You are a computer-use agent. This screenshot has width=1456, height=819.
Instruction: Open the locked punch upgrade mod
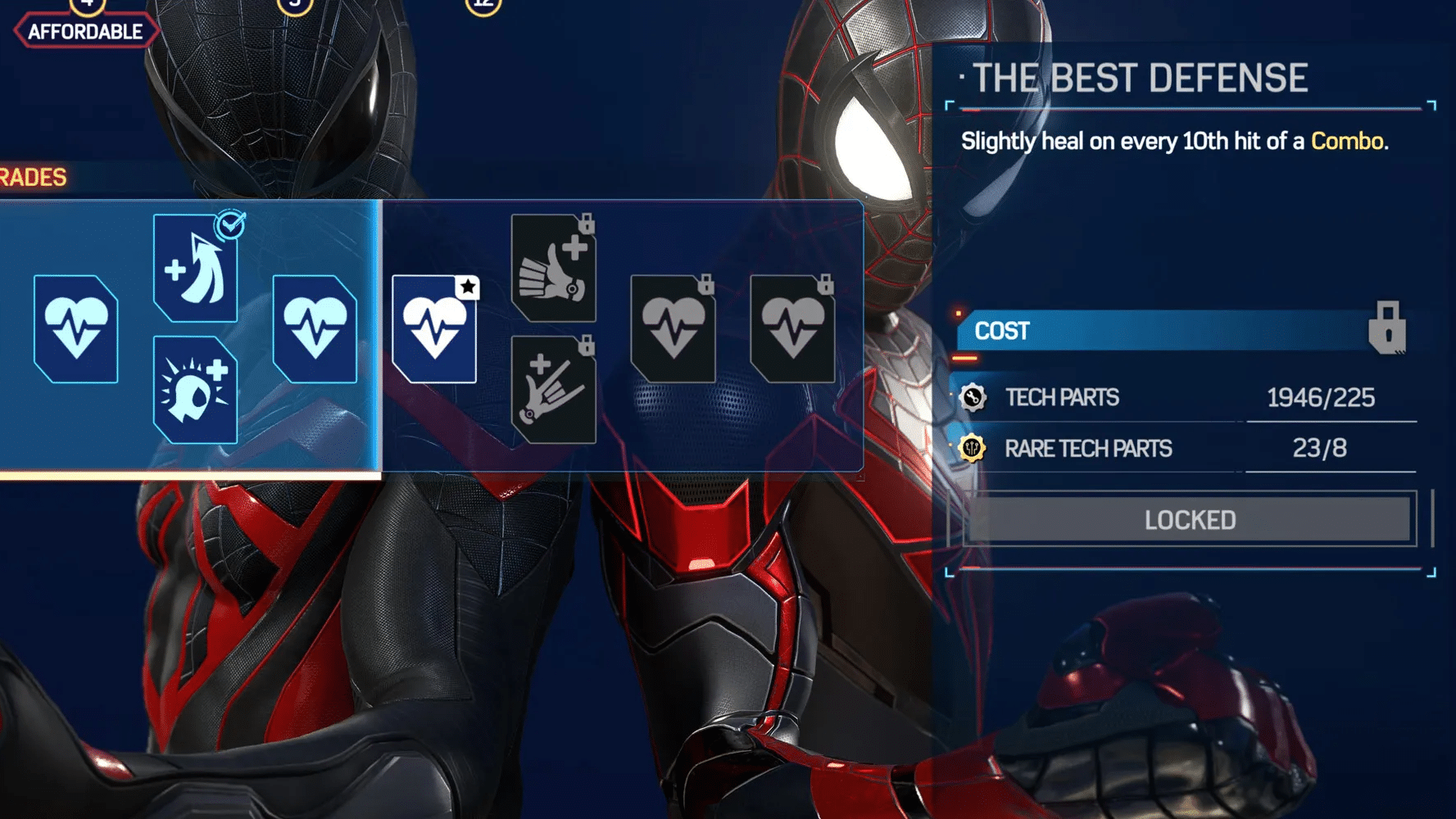coord(553,266)
